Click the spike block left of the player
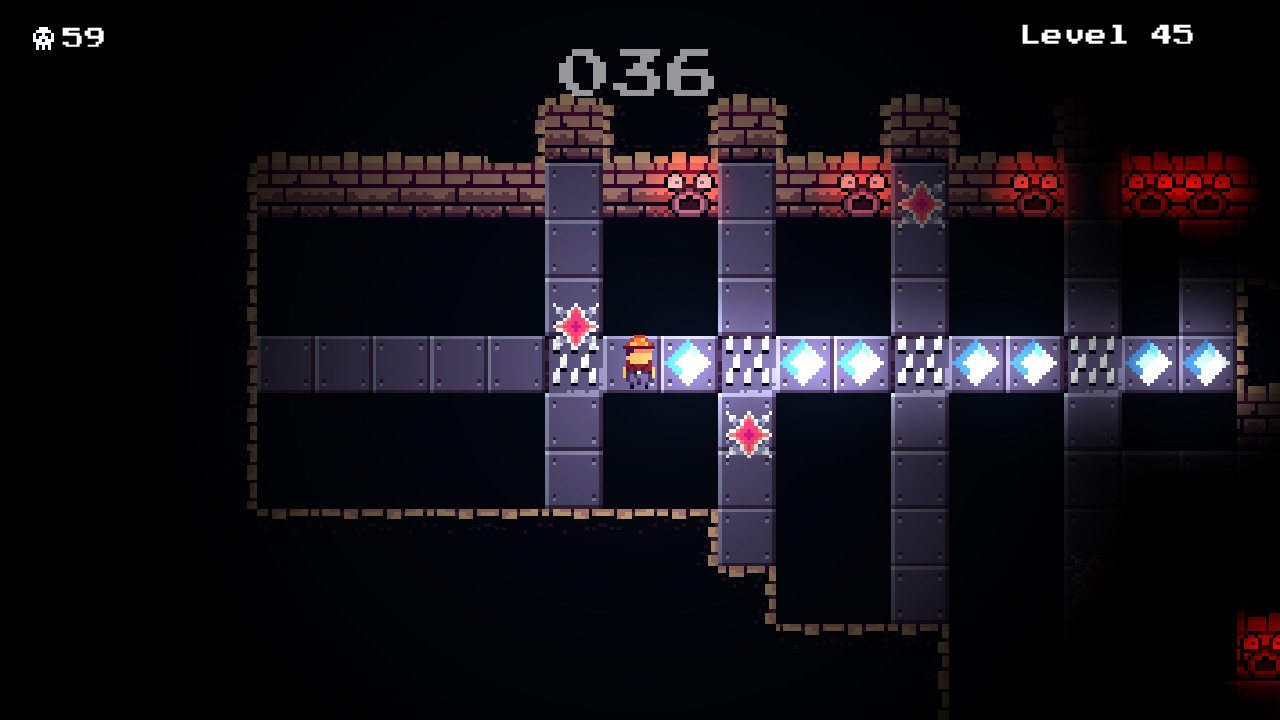 pos(575,366)
